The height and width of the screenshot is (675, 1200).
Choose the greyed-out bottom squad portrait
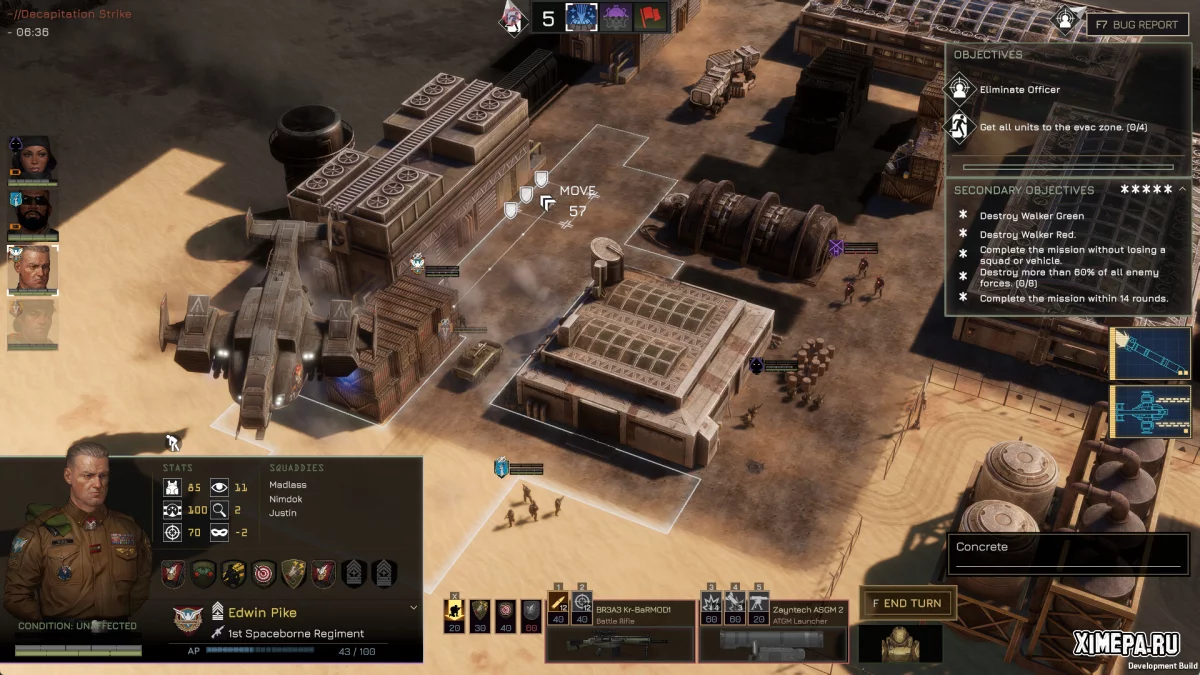[33, 324]
